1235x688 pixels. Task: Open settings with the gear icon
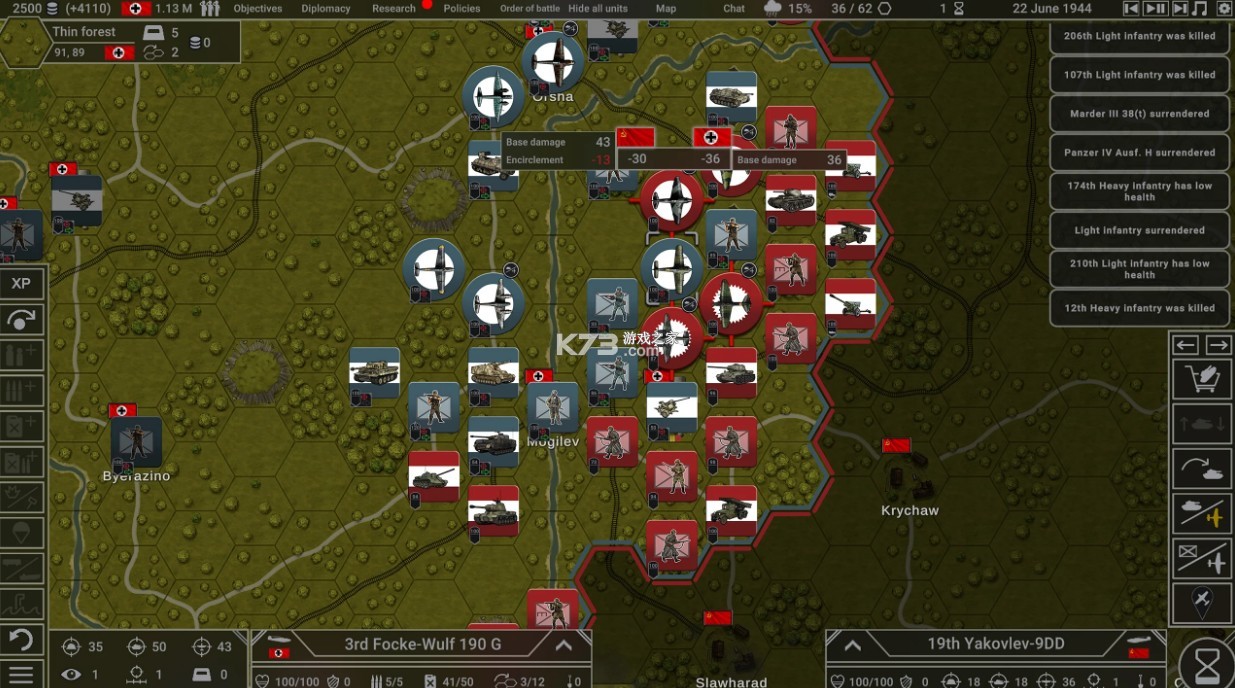point(1224,8)
